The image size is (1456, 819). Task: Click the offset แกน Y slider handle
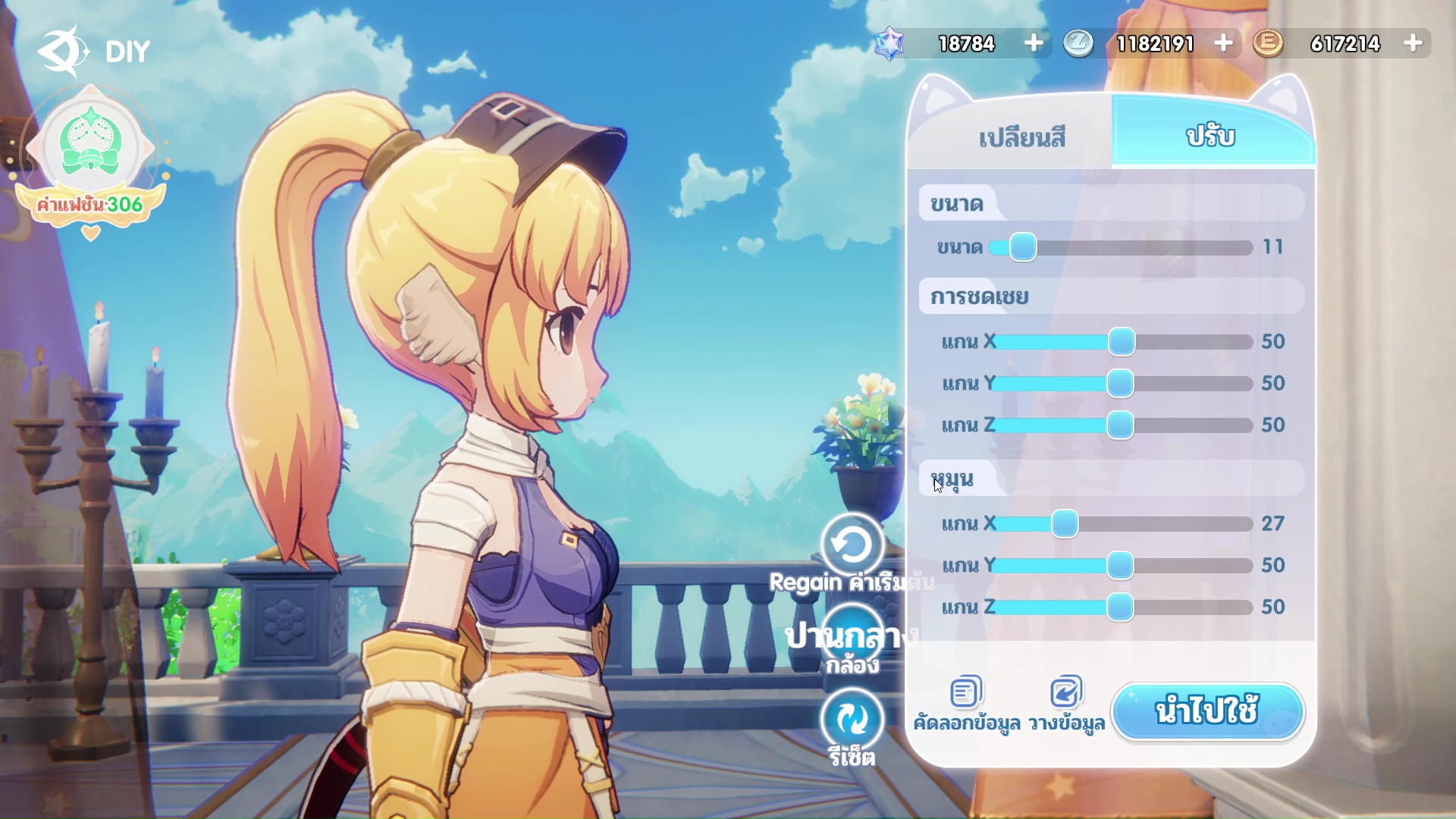(x=1120, y=384)
